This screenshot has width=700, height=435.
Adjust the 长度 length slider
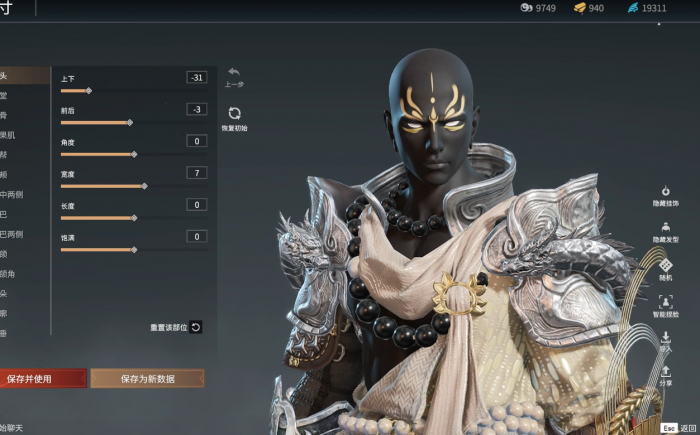pyautogui.click(x=134, y=217)
